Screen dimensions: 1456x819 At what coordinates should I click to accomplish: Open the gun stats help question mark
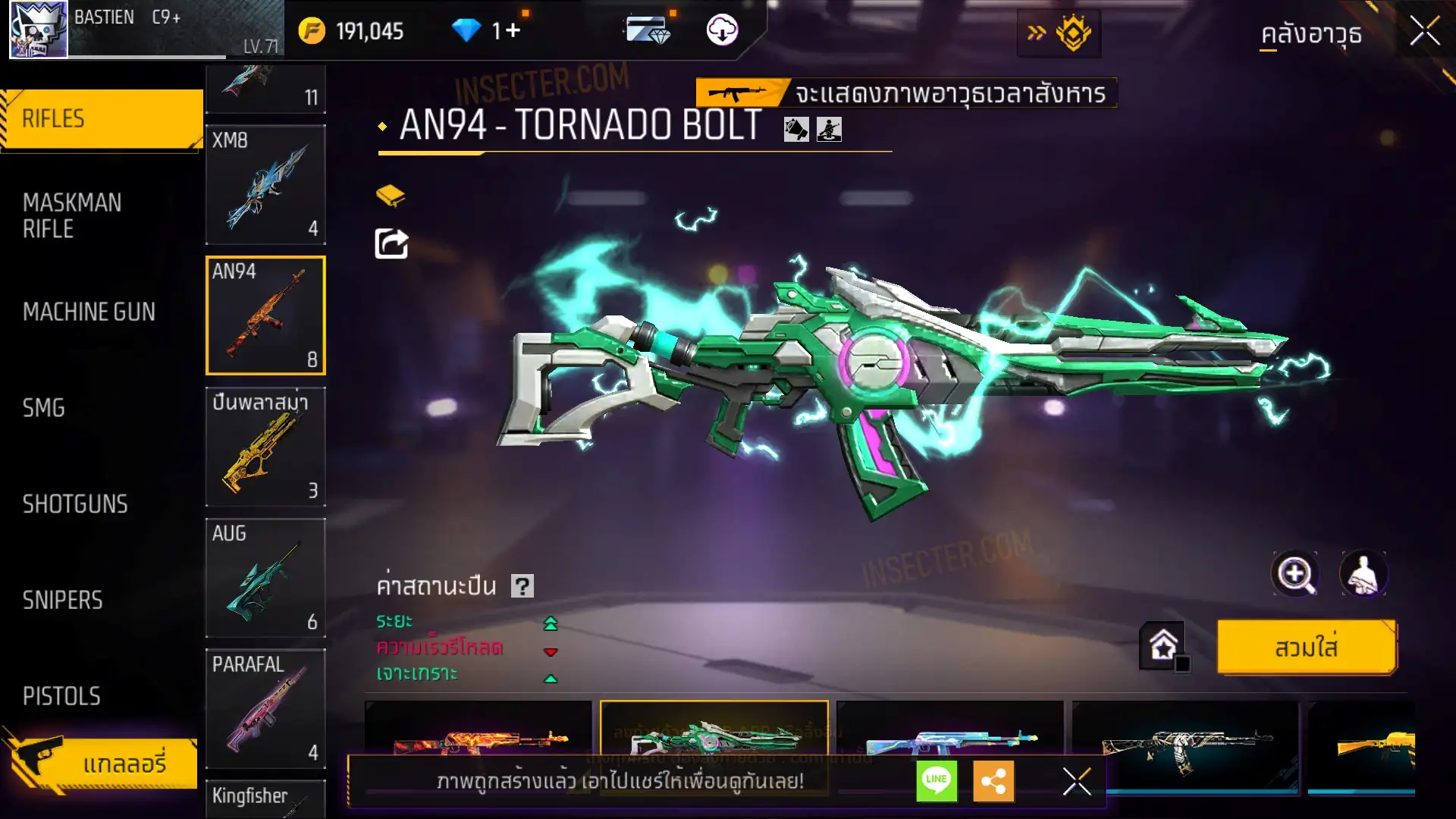(522, 586)
